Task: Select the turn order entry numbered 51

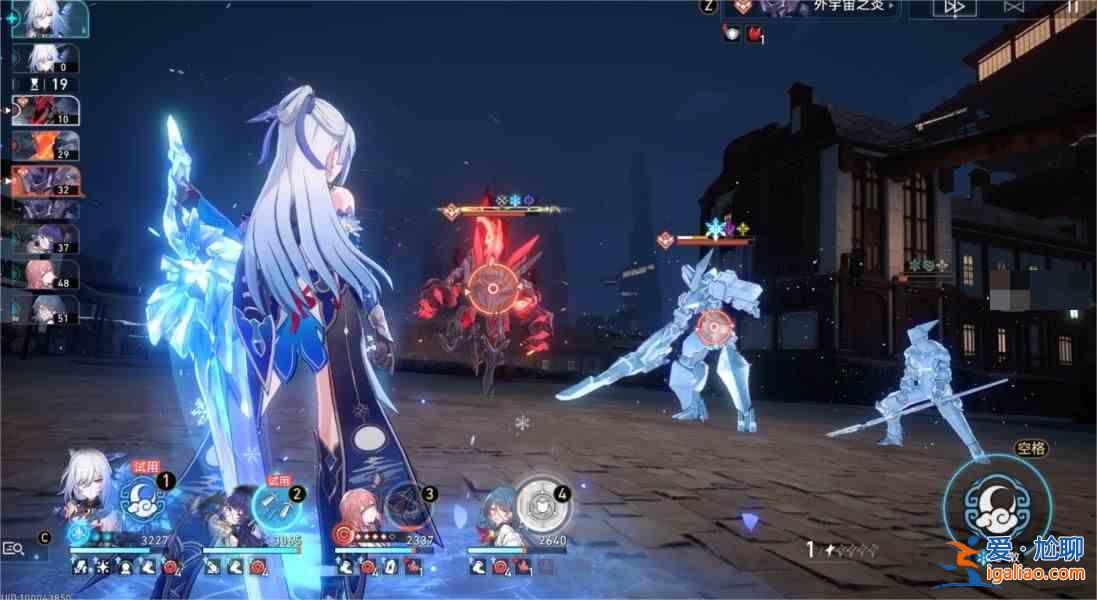Action: click(x=46, y=309)
